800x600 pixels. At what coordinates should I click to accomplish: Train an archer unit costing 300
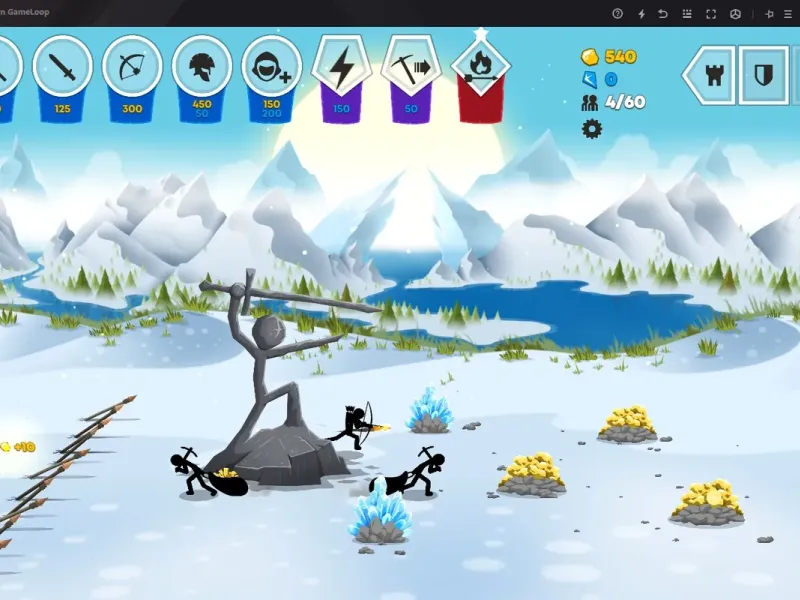pyautogui.click(x=132, y=68)
